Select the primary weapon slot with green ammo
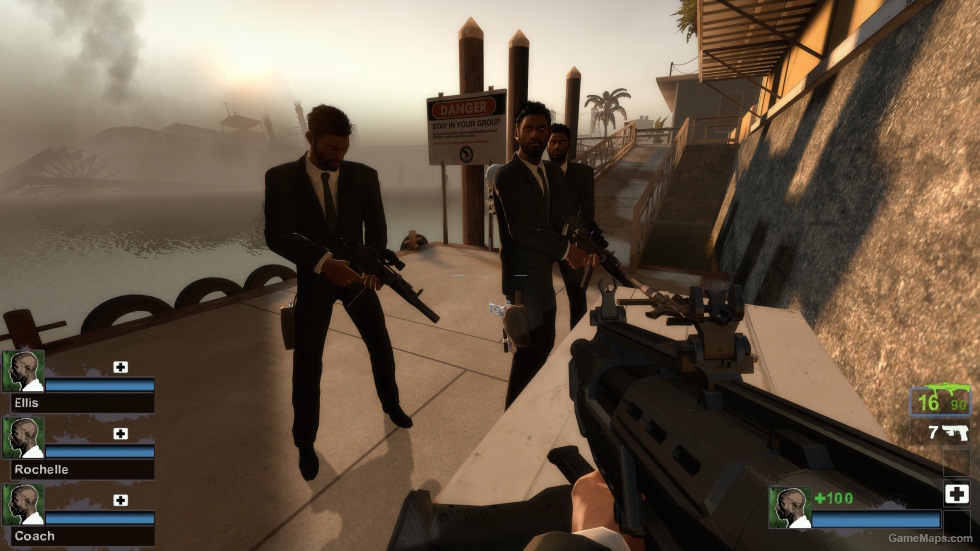Screen dimensions: 980x551 pos(939,402)
